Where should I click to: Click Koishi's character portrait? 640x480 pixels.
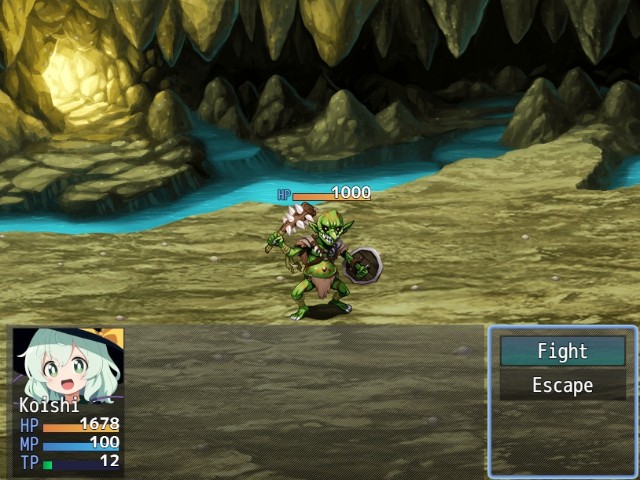tap(67, 363)
